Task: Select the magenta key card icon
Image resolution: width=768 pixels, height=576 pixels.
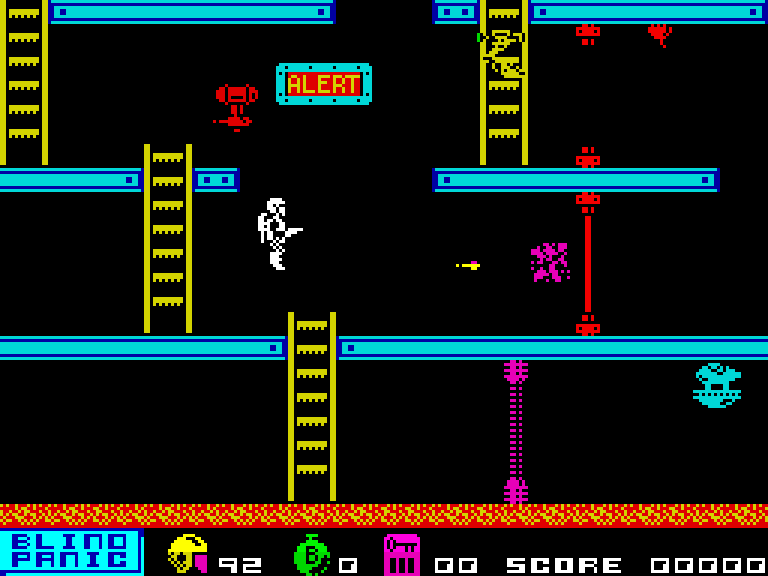Action: click(401, 554)
